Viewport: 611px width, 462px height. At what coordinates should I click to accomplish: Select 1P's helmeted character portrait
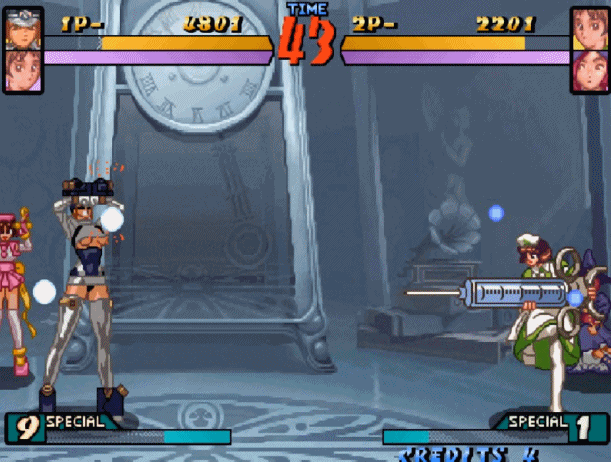(x=22, y=27)
